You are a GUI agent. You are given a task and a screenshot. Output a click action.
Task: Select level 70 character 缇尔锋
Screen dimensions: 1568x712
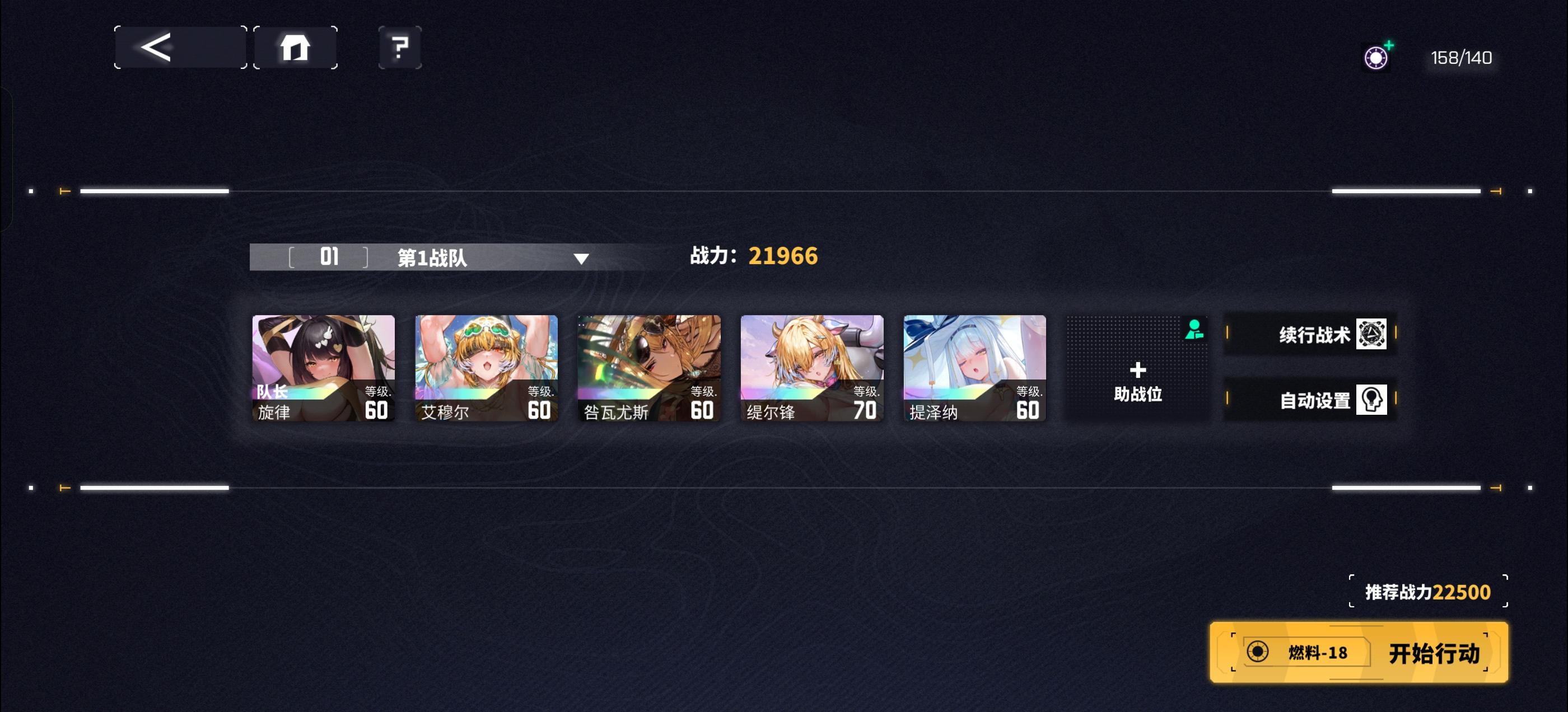click(x=811, y=368)
